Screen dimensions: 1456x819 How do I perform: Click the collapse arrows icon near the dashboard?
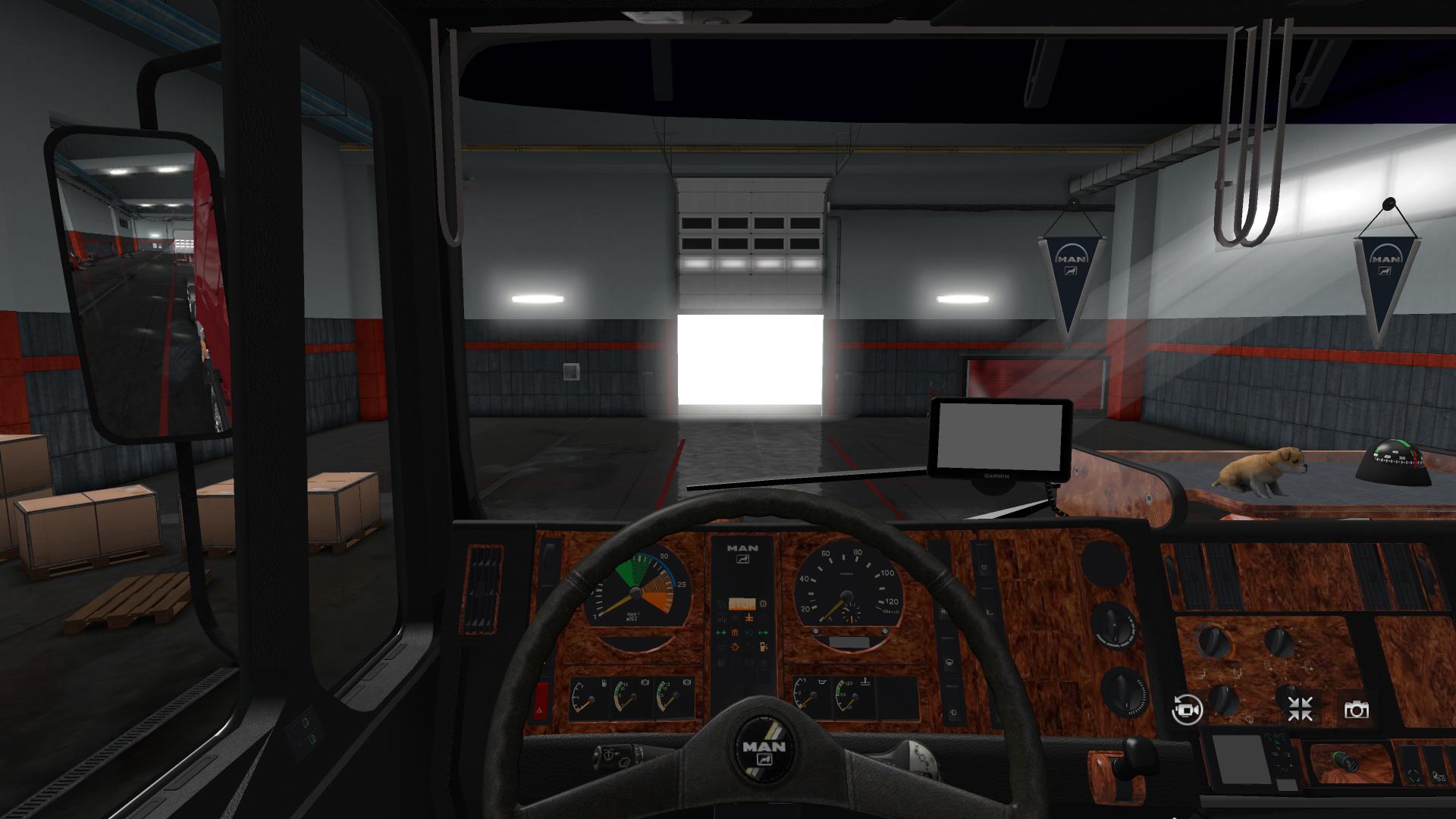click(x=1300, y=708)
